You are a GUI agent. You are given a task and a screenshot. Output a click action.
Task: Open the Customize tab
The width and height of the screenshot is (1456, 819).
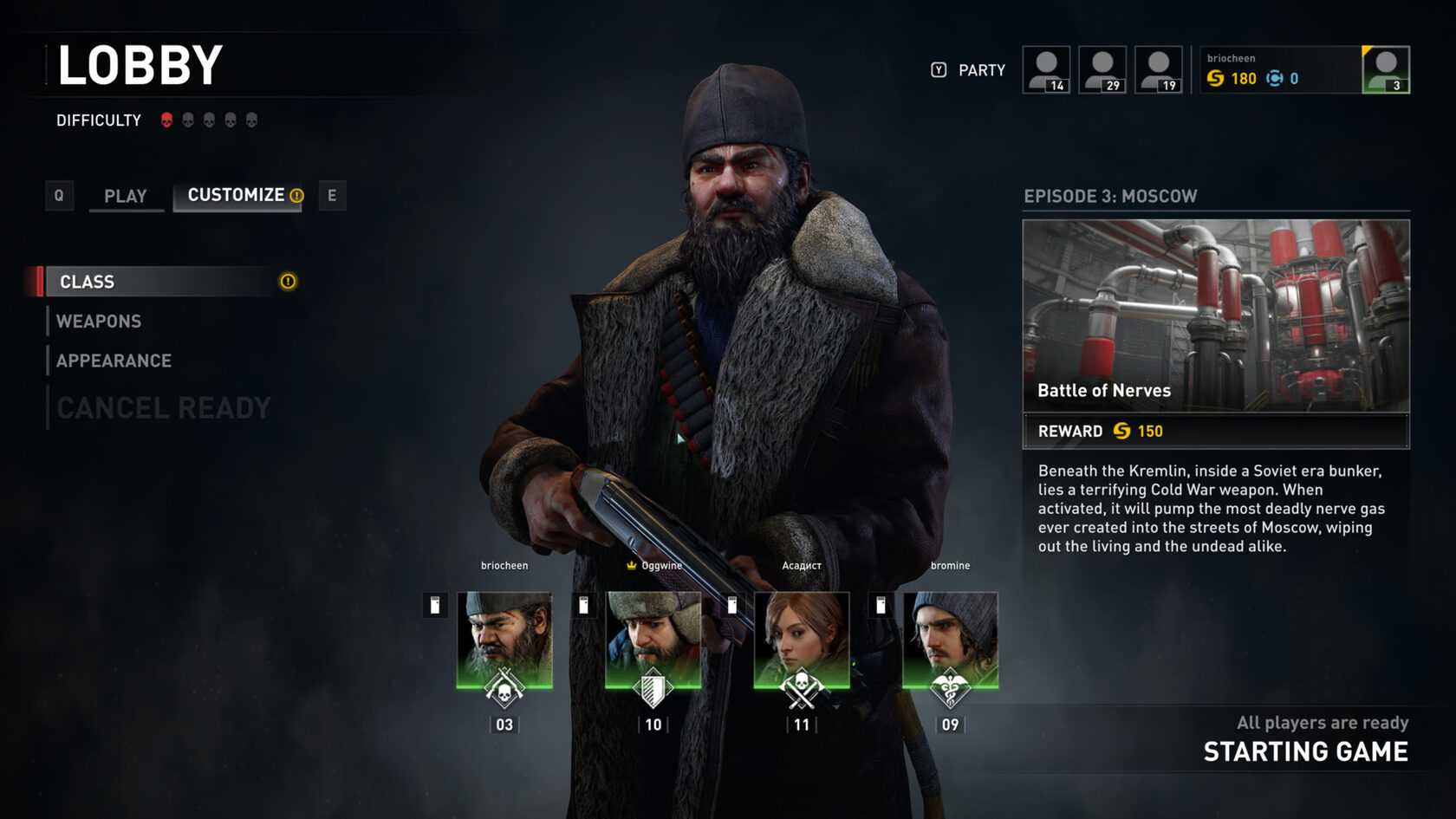tap(237, 195)
